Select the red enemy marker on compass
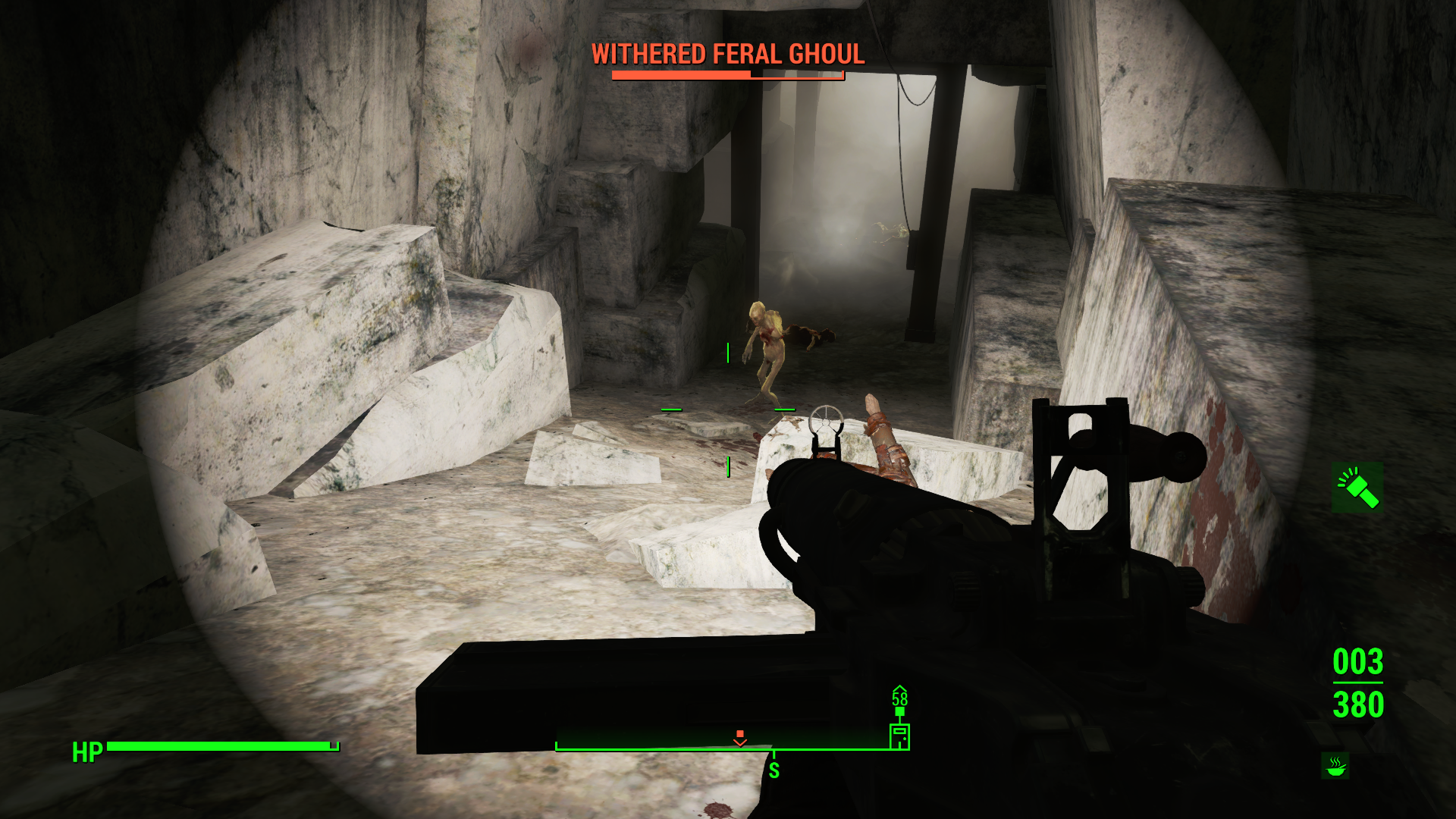This screenshot has width=1456, height=819. pyautogui.click(x=740, y=737)
